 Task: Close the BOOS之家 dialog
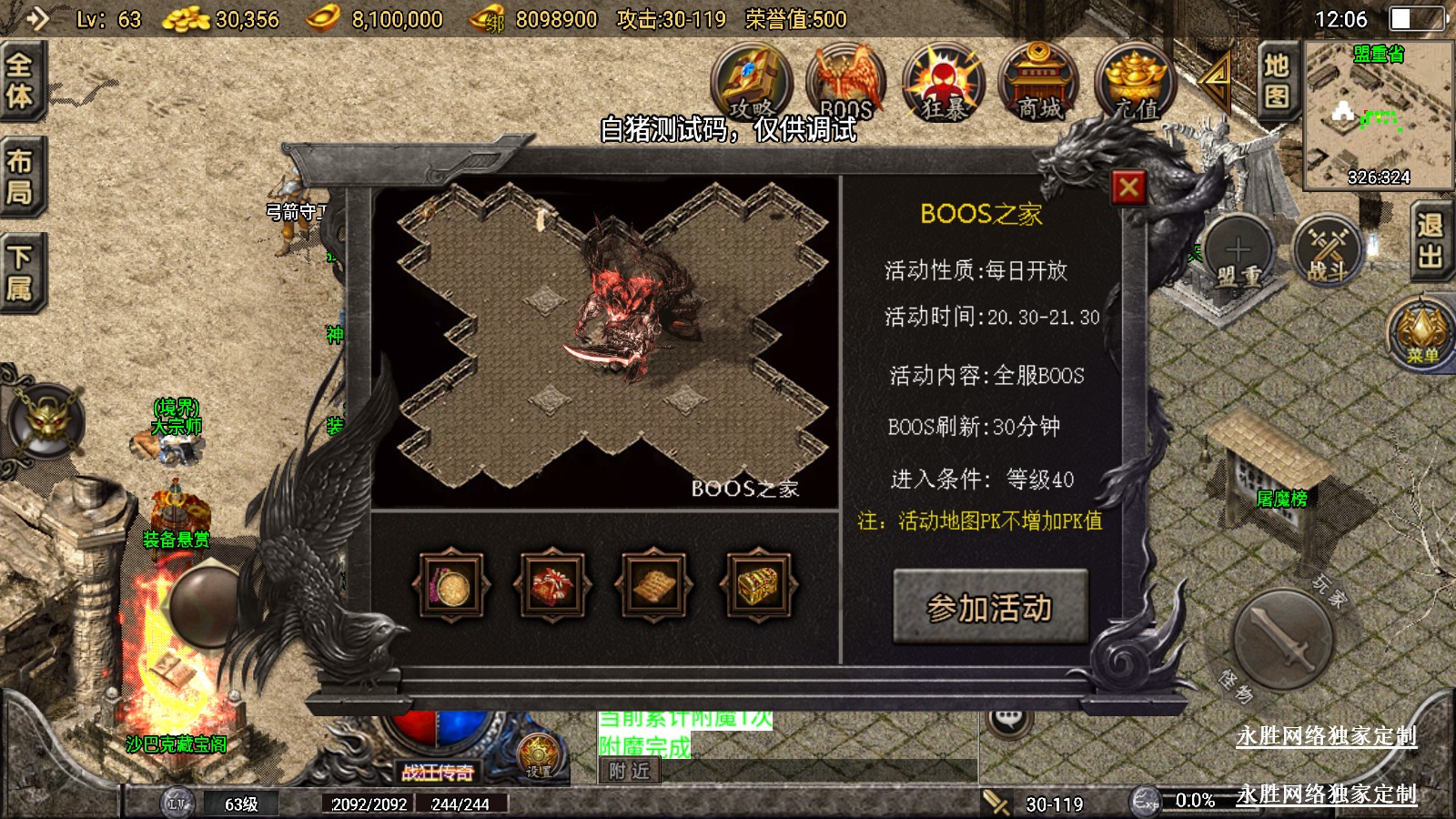tap(1128, 188)
